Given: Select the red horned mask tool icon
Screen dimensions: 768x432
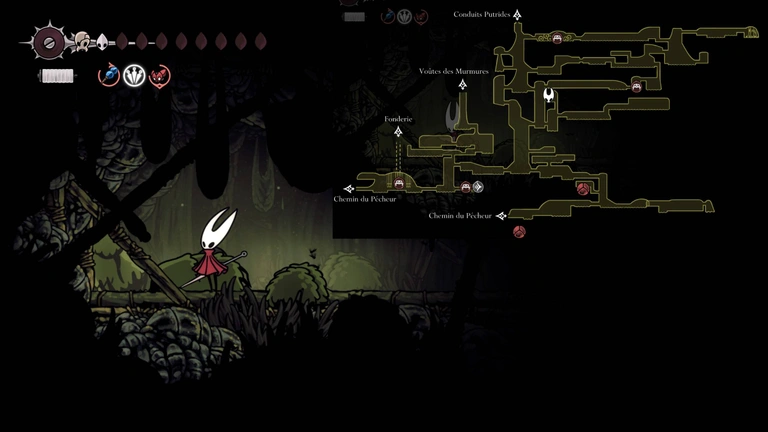Looking at the screenshot, I should pyautogui.click(x=159, y=75).
